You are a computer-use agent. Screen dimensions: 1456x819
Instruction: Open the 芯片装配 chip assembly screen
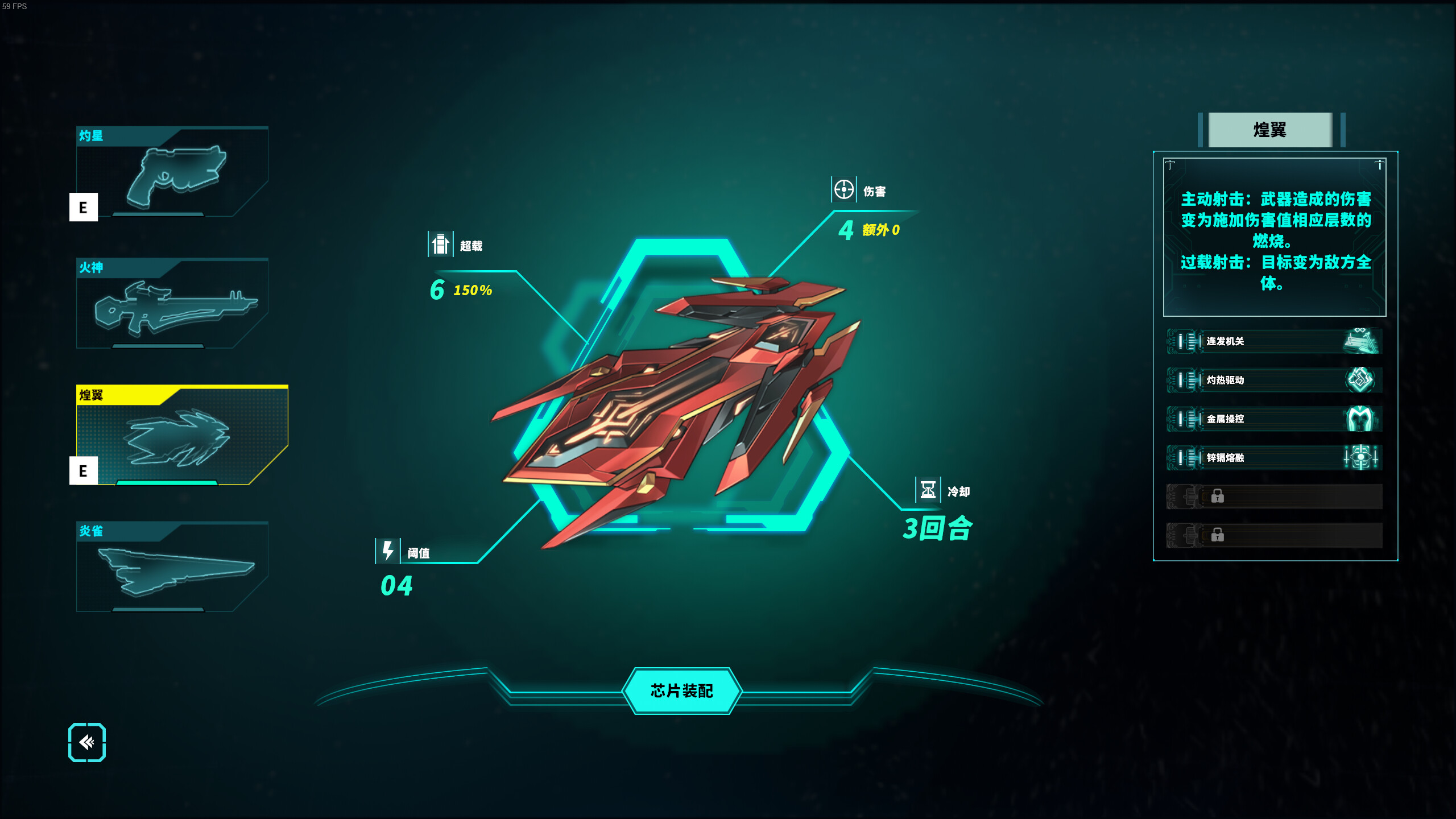pos(682,692)
